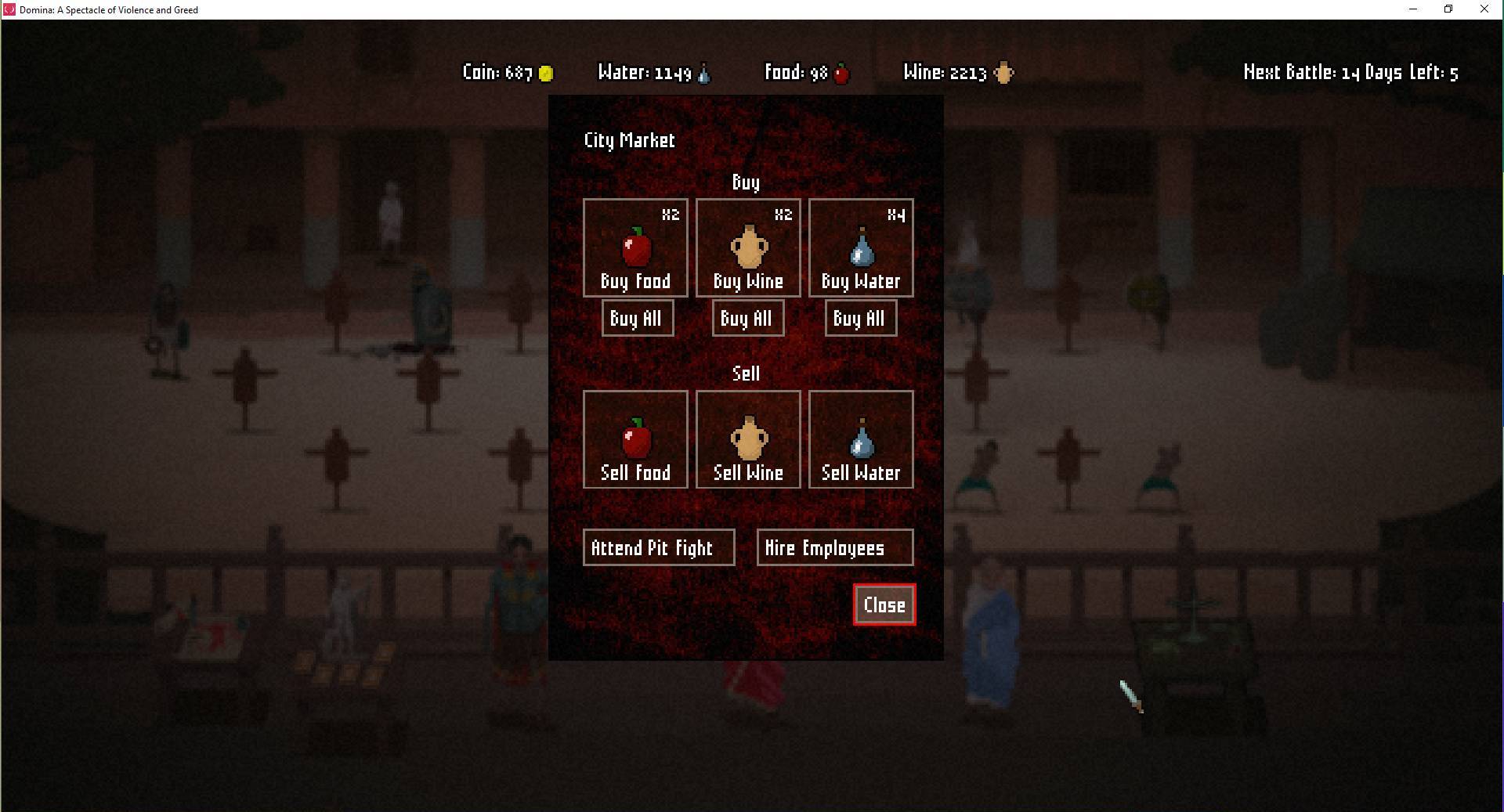Select Attend Pit Fight
The height and width of the screenshot is (812, 1504).
coord(658,547)
